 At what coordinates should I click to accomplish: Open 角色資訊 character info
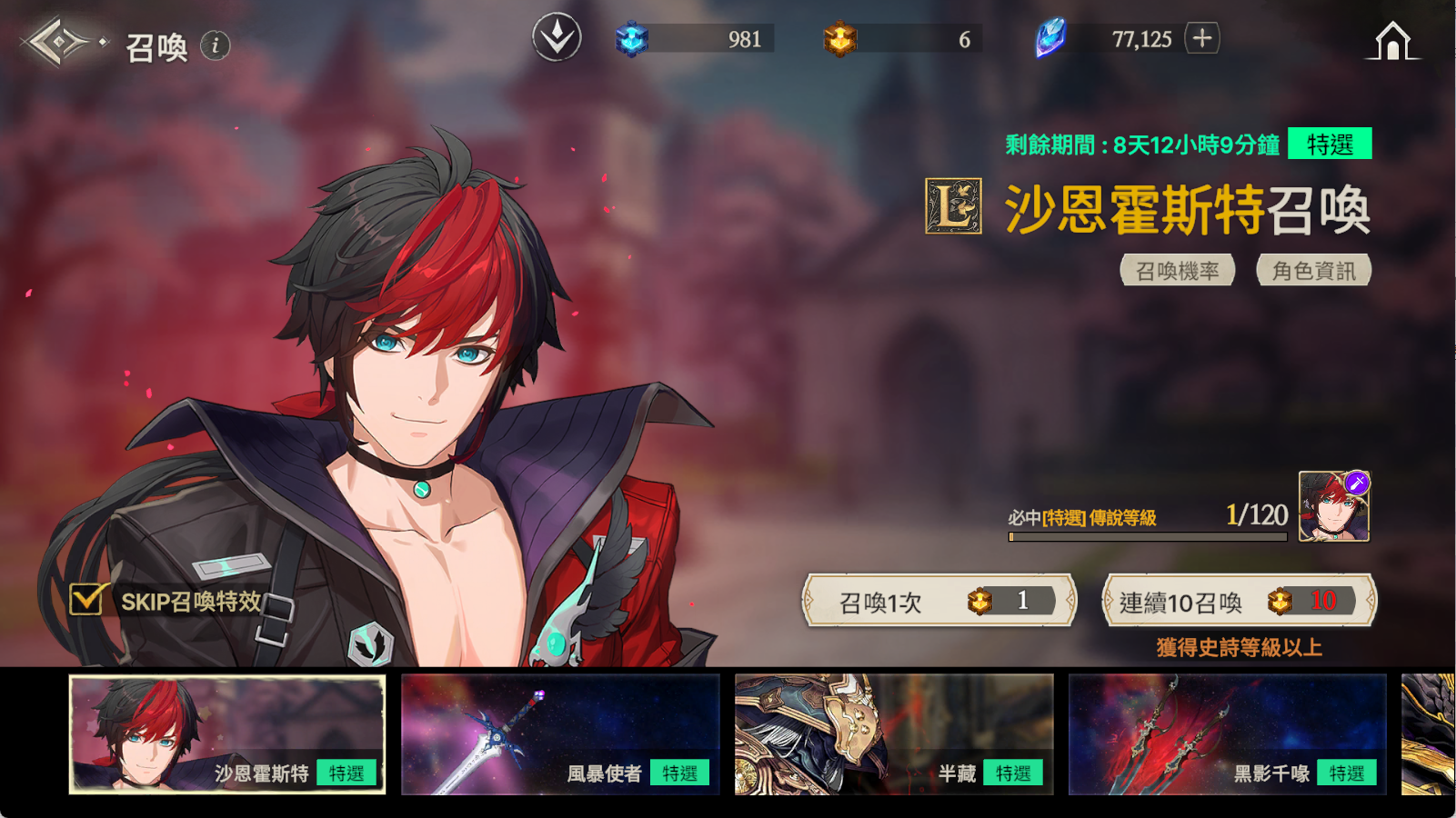point(1313,271)
